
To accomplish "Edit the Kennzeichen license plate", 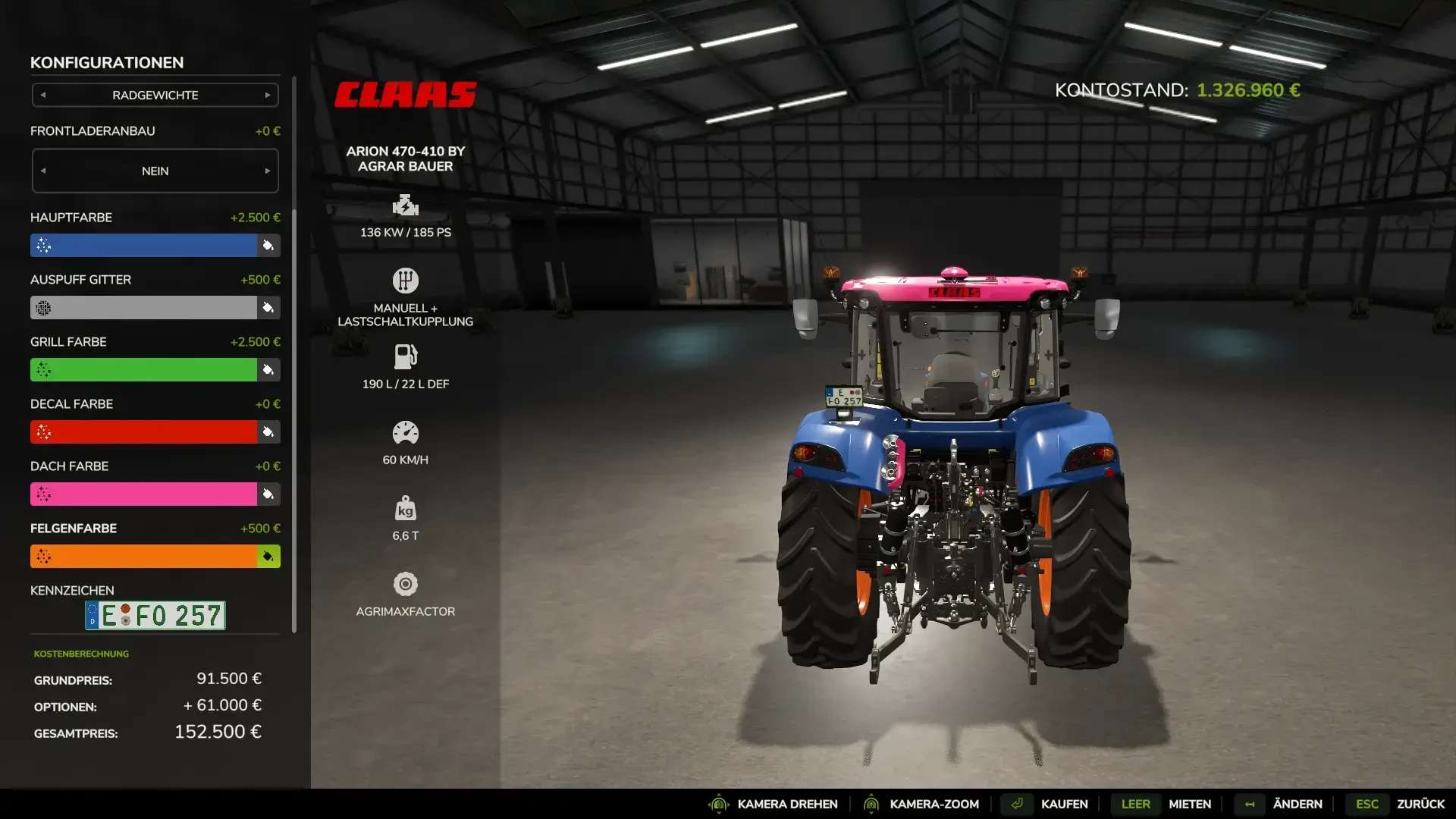I will 155,616.
